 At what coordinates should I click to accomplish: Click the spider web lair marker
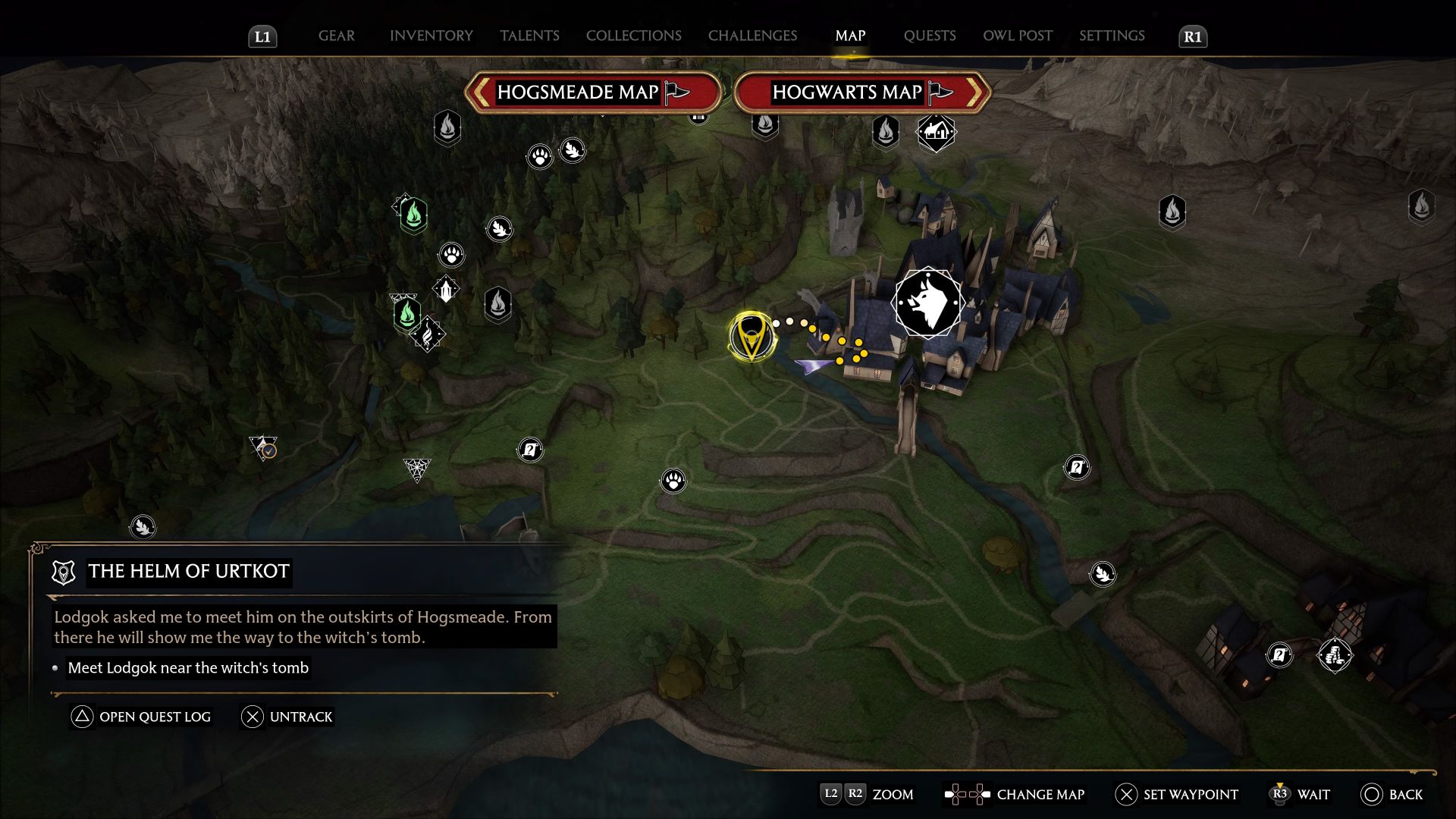click(416, 469)
